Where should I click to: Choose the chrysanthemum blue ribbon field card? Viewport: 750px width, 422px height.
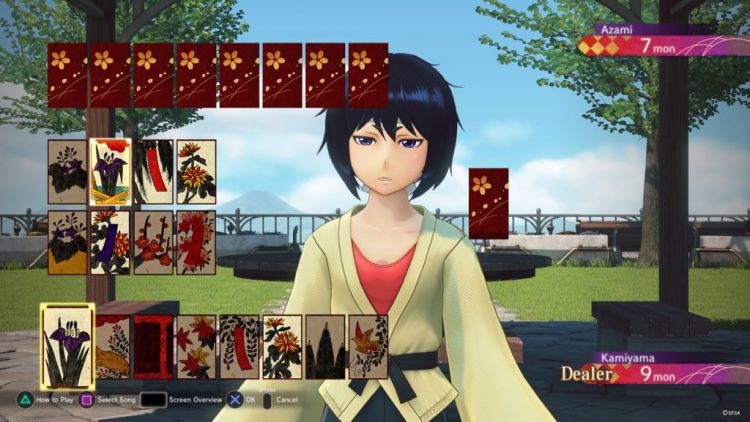tap(110, 242)
